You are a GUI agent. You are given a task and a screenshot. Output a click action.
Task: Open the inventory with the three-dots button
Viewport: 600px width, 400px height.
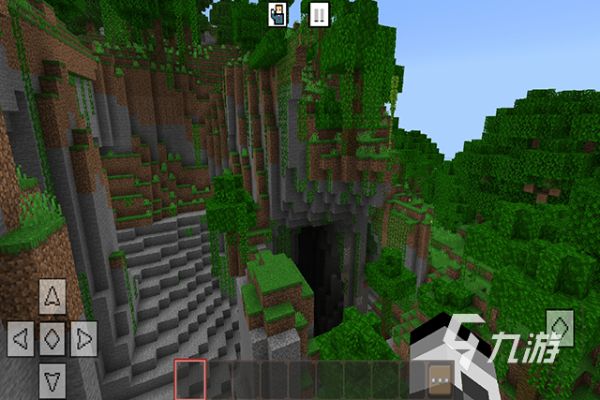(x=437, y=378)
